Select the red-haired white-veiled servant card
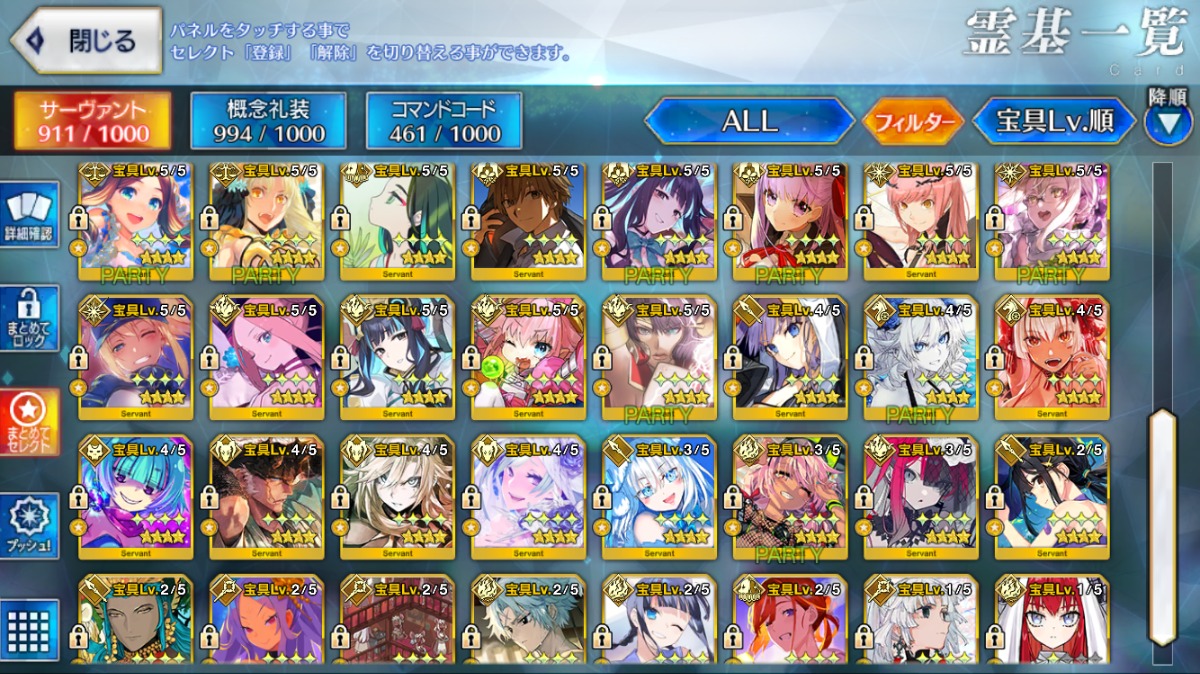The width and height of the screenshot is (1200, 674). (1052, 622)
